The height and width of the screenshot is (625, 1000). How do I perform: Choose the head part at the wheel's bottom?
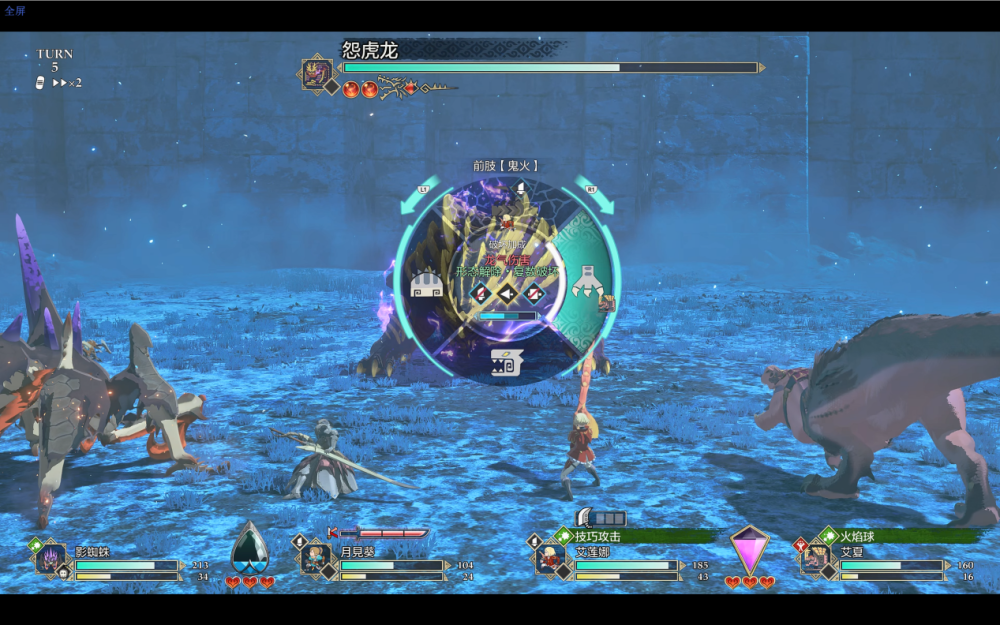[x=506, y=363]
